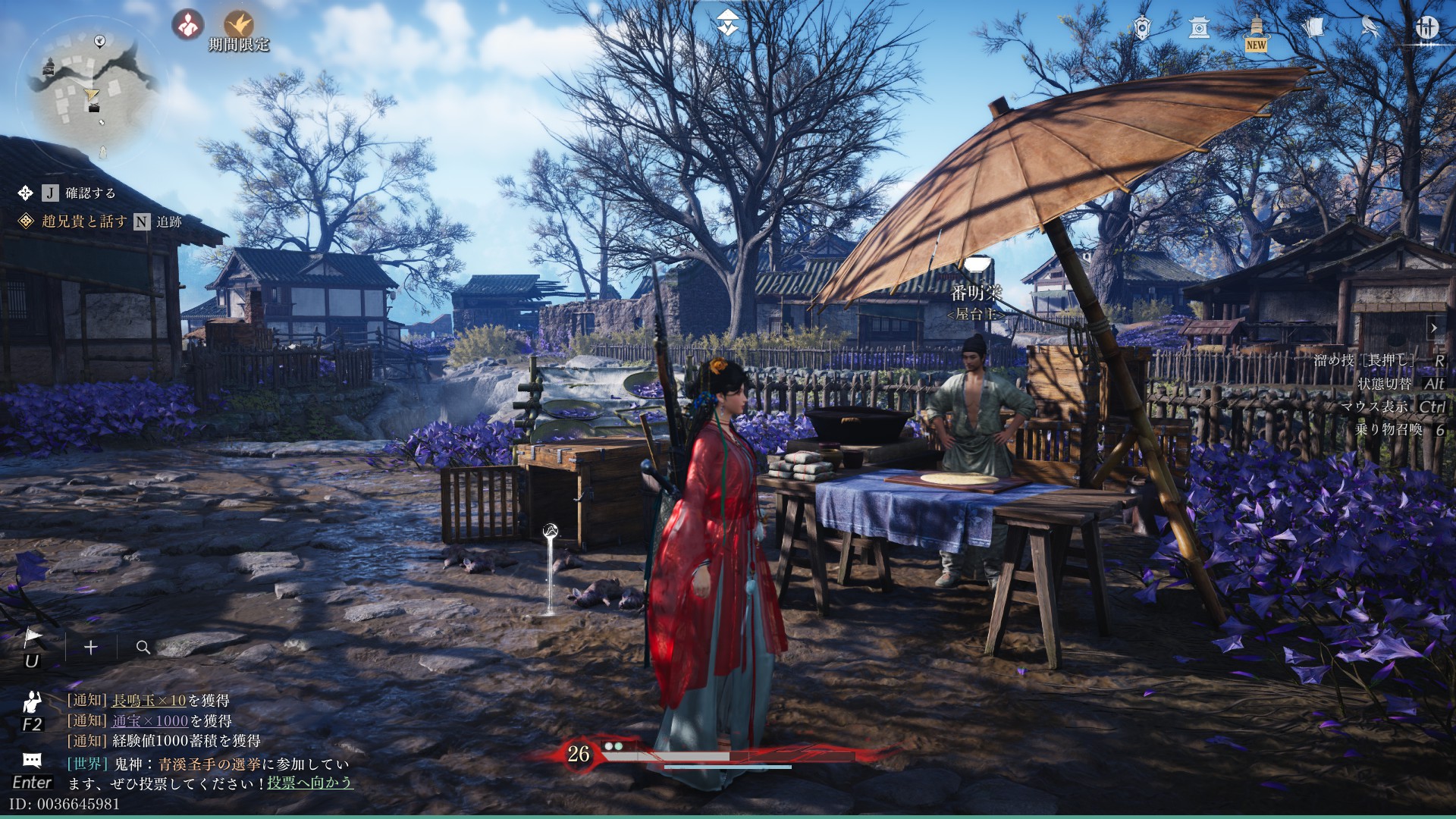Follow the 投票へ向かう link in chat
The image size is (1456, 819).
point(309,783)
